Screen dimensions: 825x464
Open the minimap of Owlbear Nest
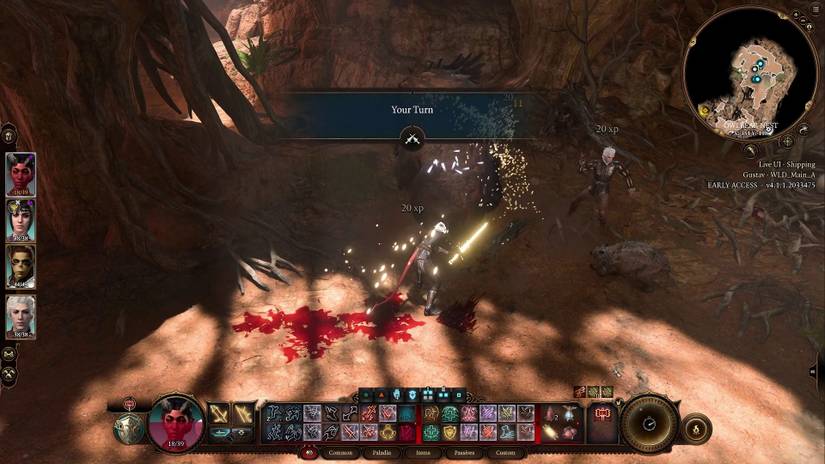tap(752, 74)
